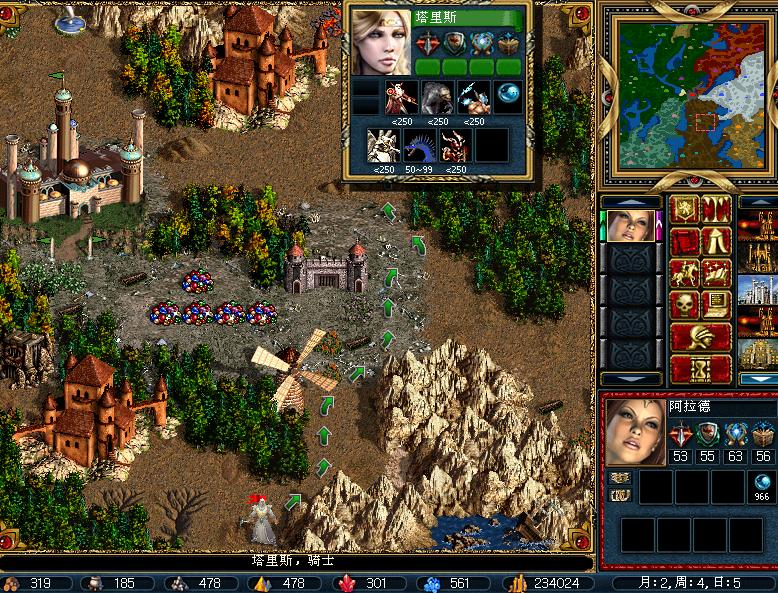Move the hero using the horseman button
This screenshot has height=593, width=778.
tap(685, 273)
